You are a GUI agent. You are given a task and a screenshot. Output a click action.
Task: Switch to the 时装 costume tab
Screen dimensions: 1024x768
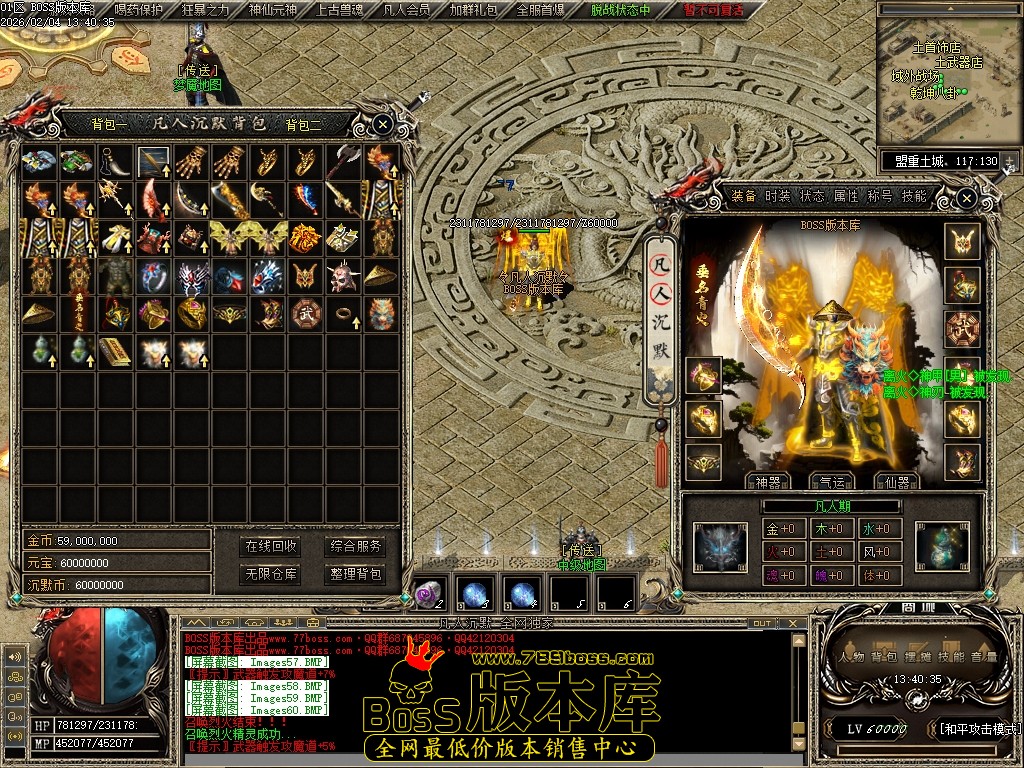point(777,196)
